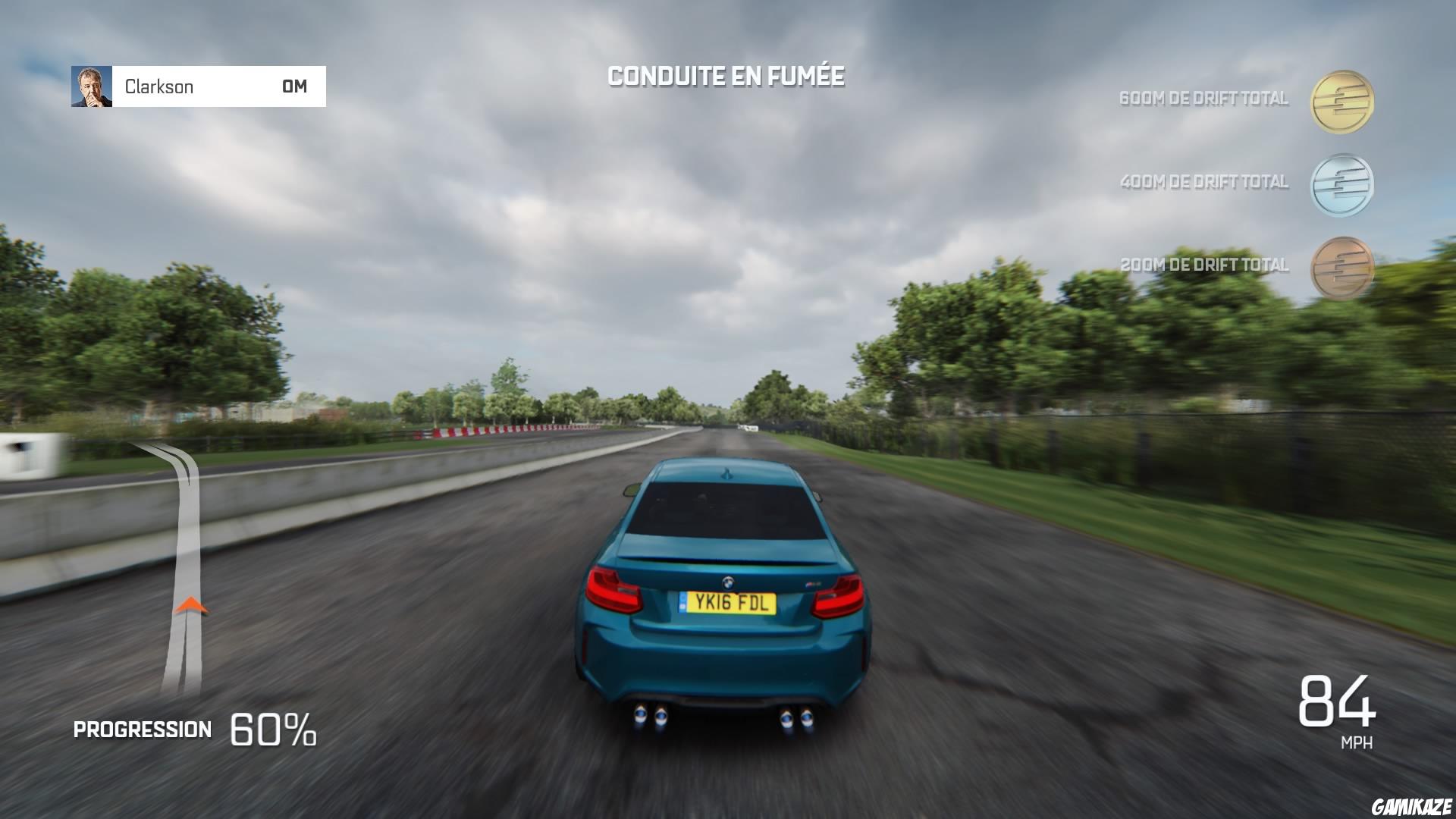Click the Clarkson name label

[159, 86]
